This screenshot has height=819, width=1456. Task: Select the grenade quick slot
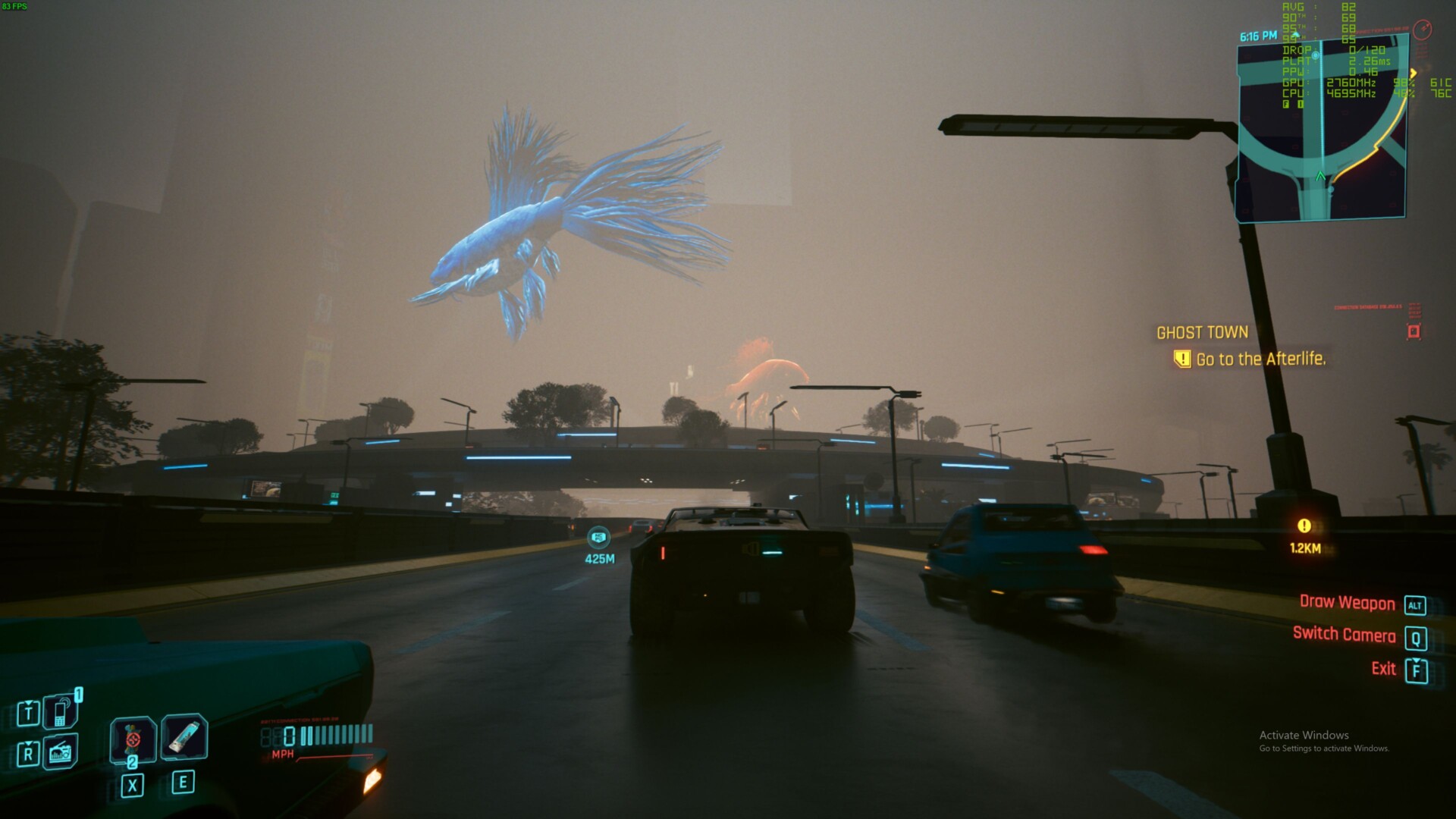[133, 739]
